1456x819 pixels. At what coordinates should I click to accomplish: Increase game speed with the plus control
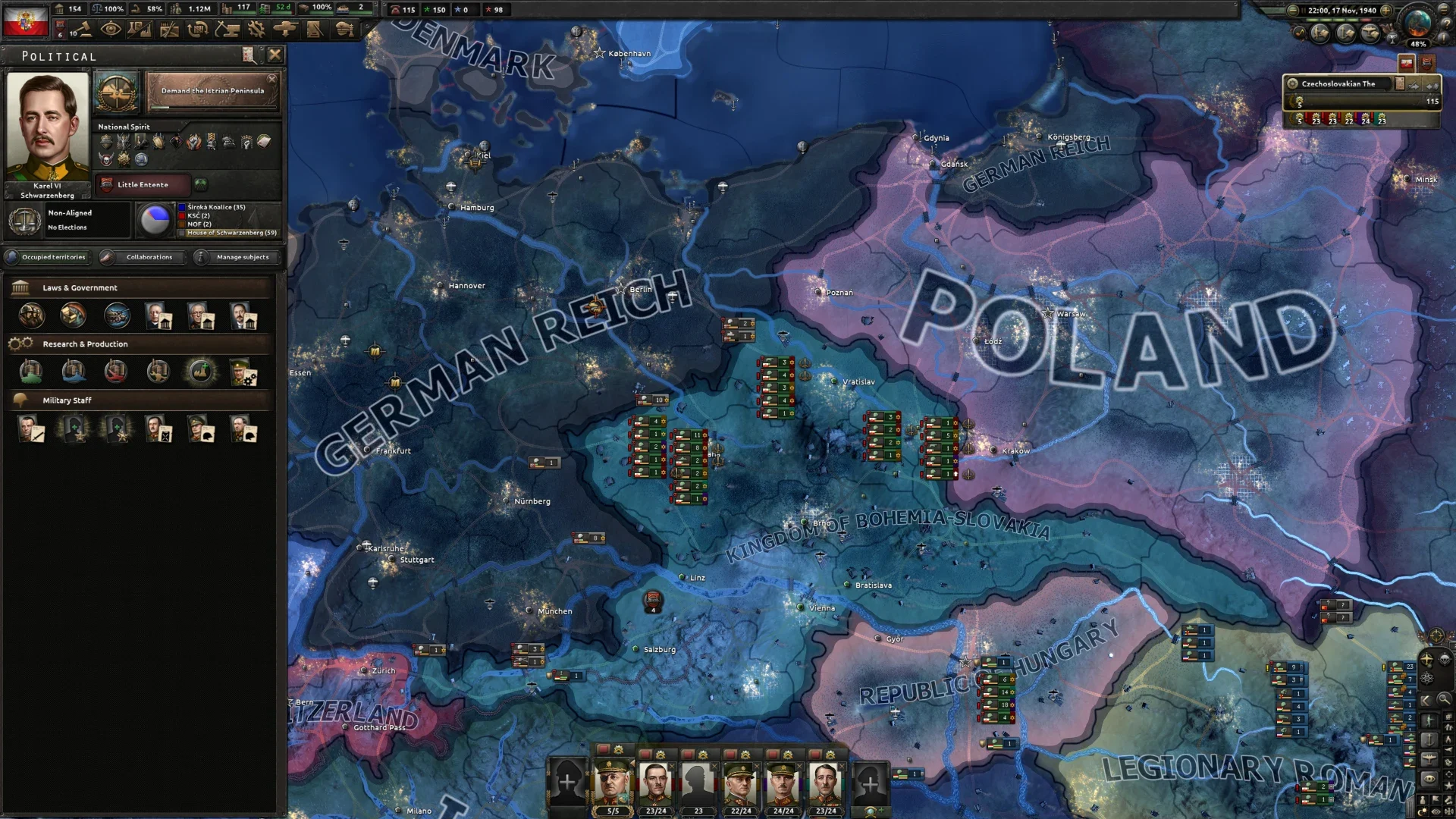(x=1386, y=11)
